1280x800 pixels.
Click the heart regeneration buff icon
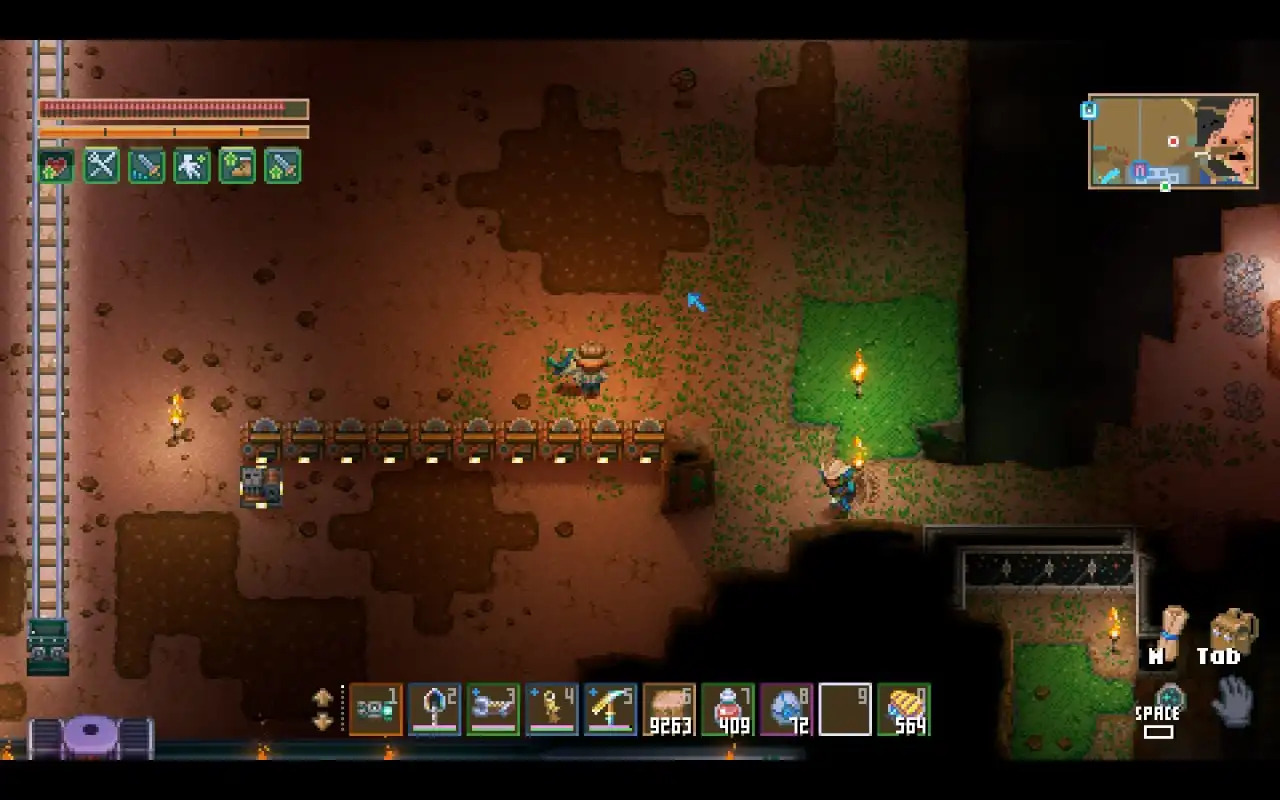pyautogui.click(x=57, y=165)
